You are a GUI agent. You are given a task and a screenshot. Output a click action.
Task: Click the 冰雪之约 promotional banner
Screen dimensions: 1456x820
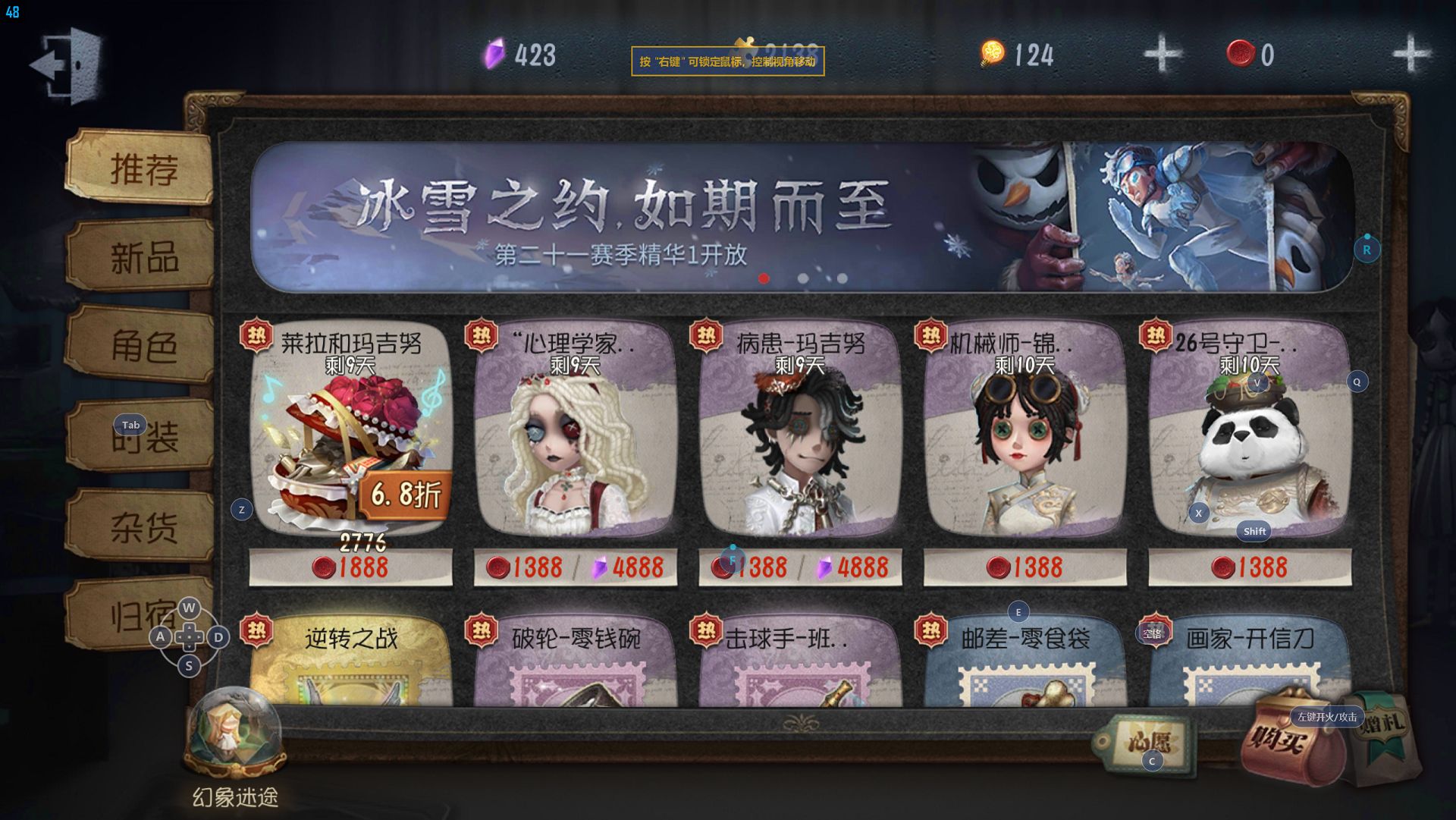(x=801, y=217)
